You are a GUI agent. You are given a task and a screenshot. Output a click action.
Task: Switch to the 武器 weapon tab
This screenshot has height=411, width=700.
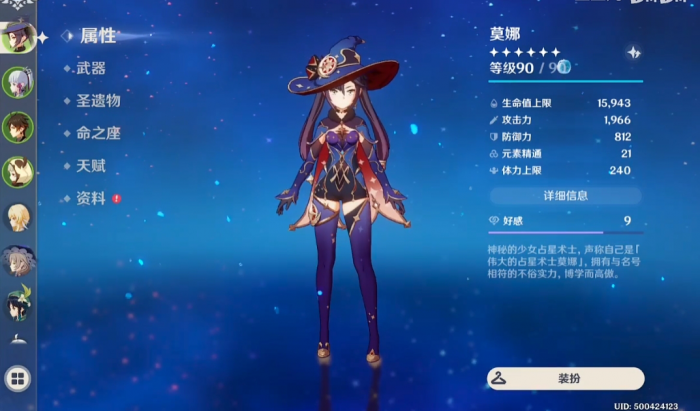[90, 68]
